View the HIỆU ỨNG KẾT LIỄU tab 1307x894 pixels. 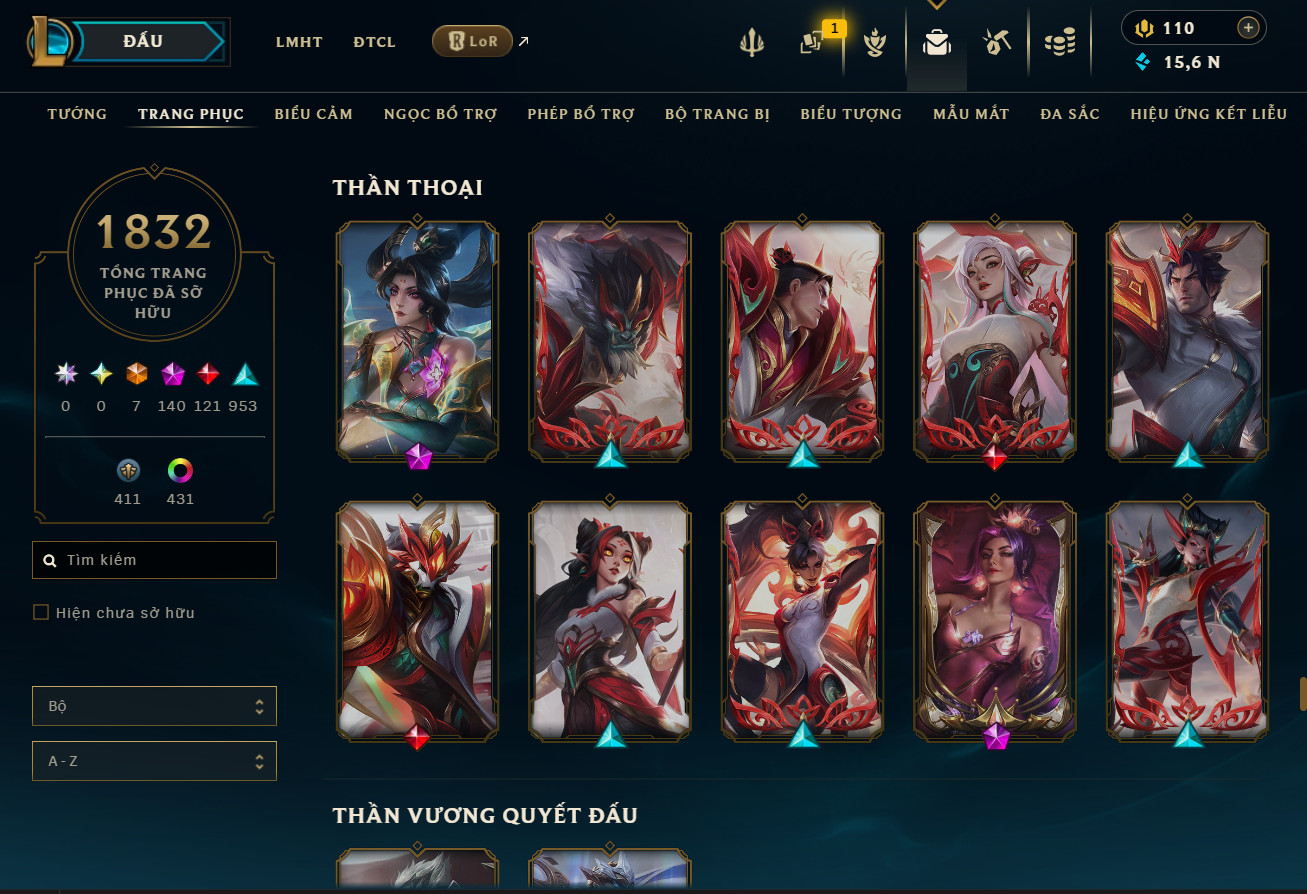[1208, 114]
